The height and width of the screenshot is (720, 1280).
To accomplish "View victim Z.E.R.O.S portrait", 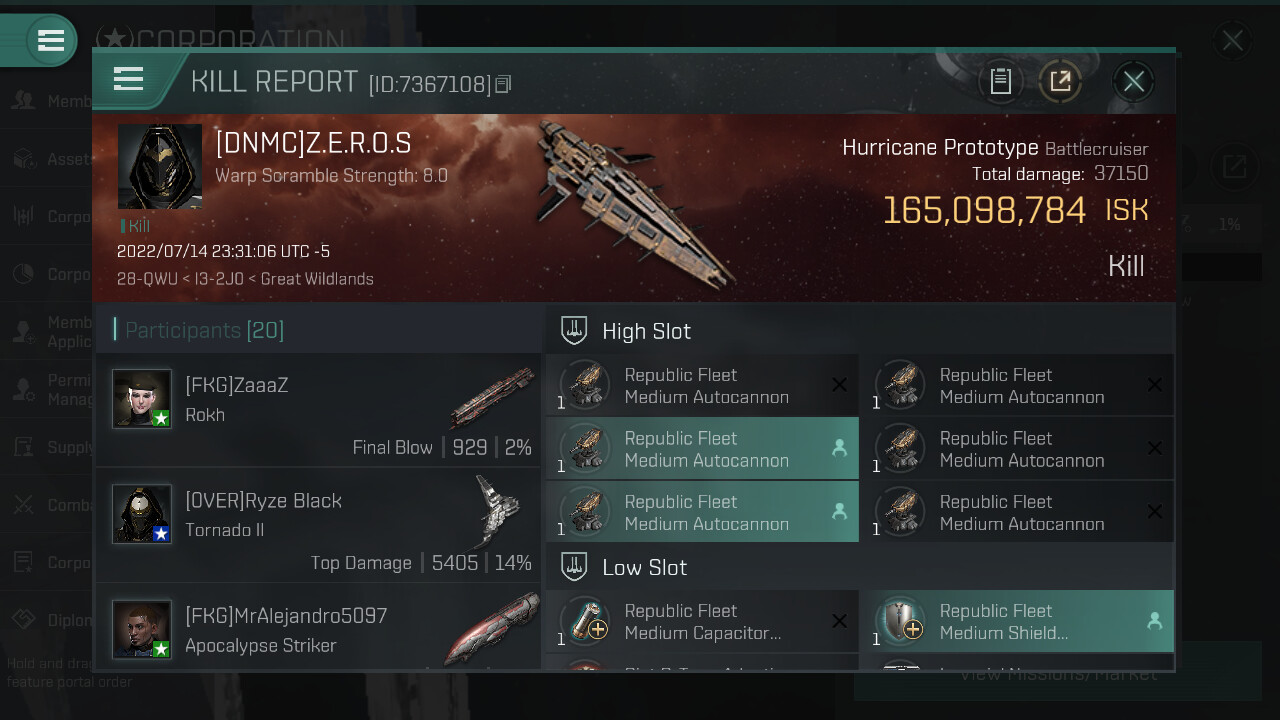I will point(160,166).
